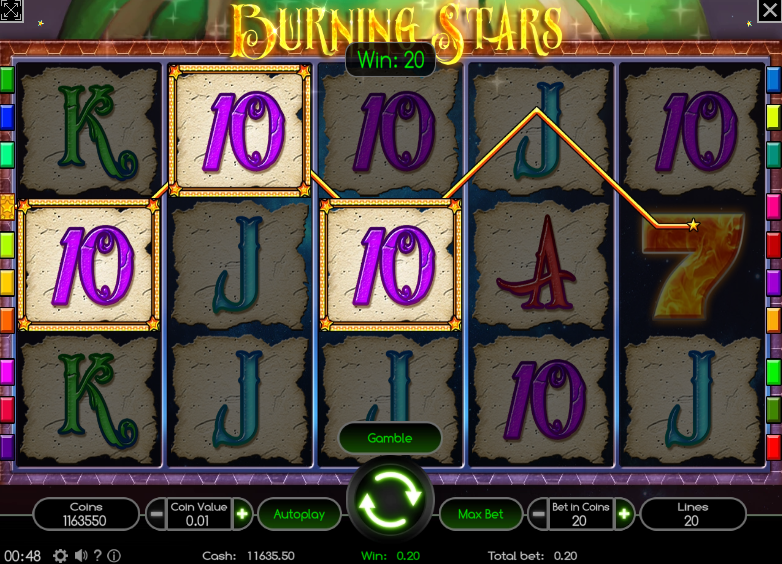The image size is (782, 564).
Task: Close the game with the X button
Action: (x=770, y=11)
